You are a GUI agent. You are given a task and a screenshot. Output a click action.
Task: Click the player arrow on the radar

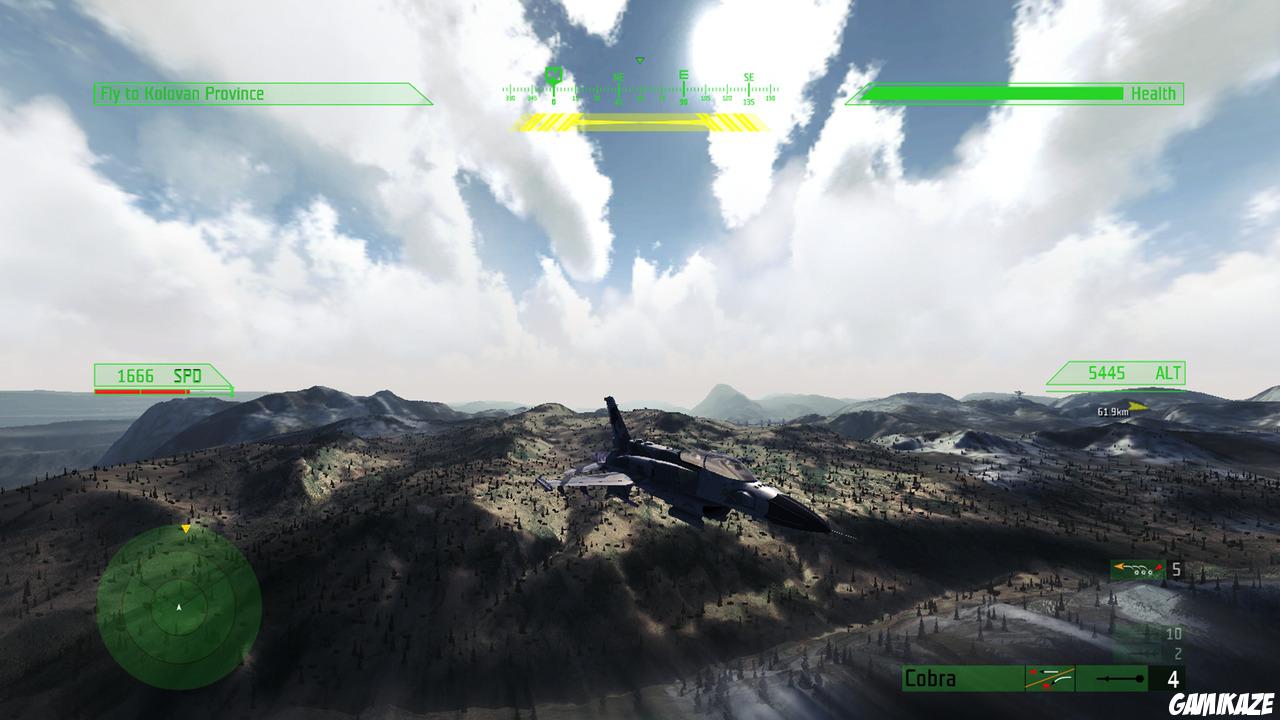(x=180, y=607)
